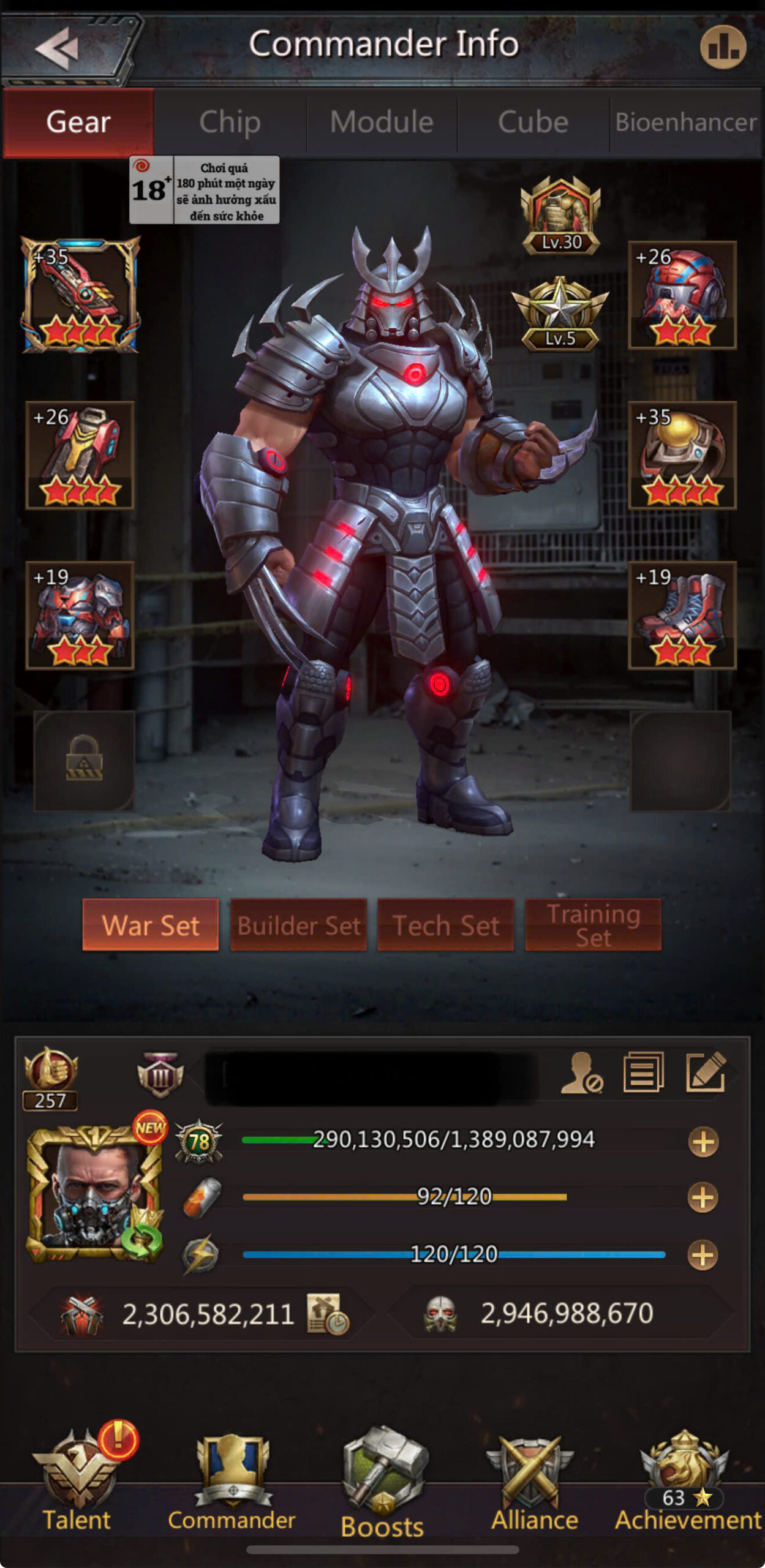Switch to the Tech Set
The image size is (765, 1568).
coord(445,925)
